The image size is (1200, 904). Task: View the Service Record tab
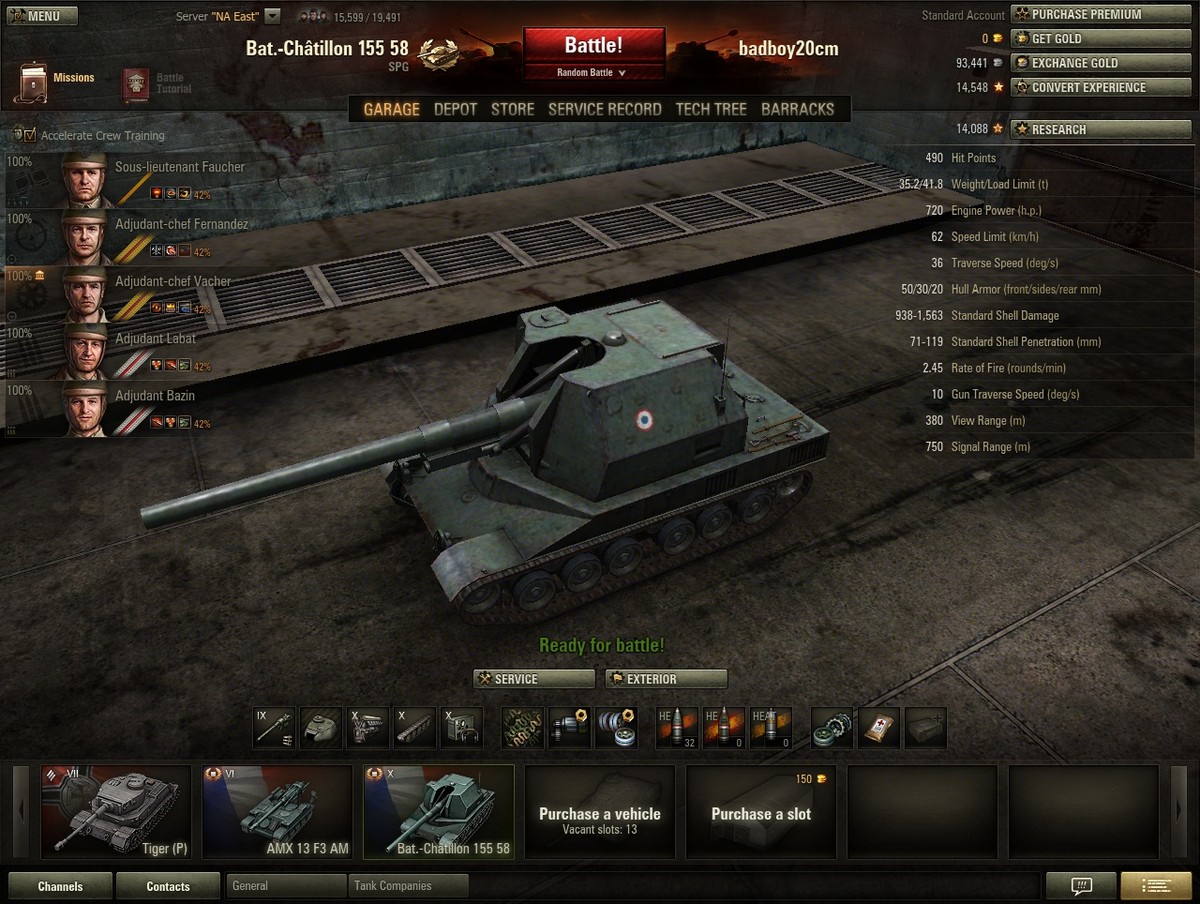[604, 109]
